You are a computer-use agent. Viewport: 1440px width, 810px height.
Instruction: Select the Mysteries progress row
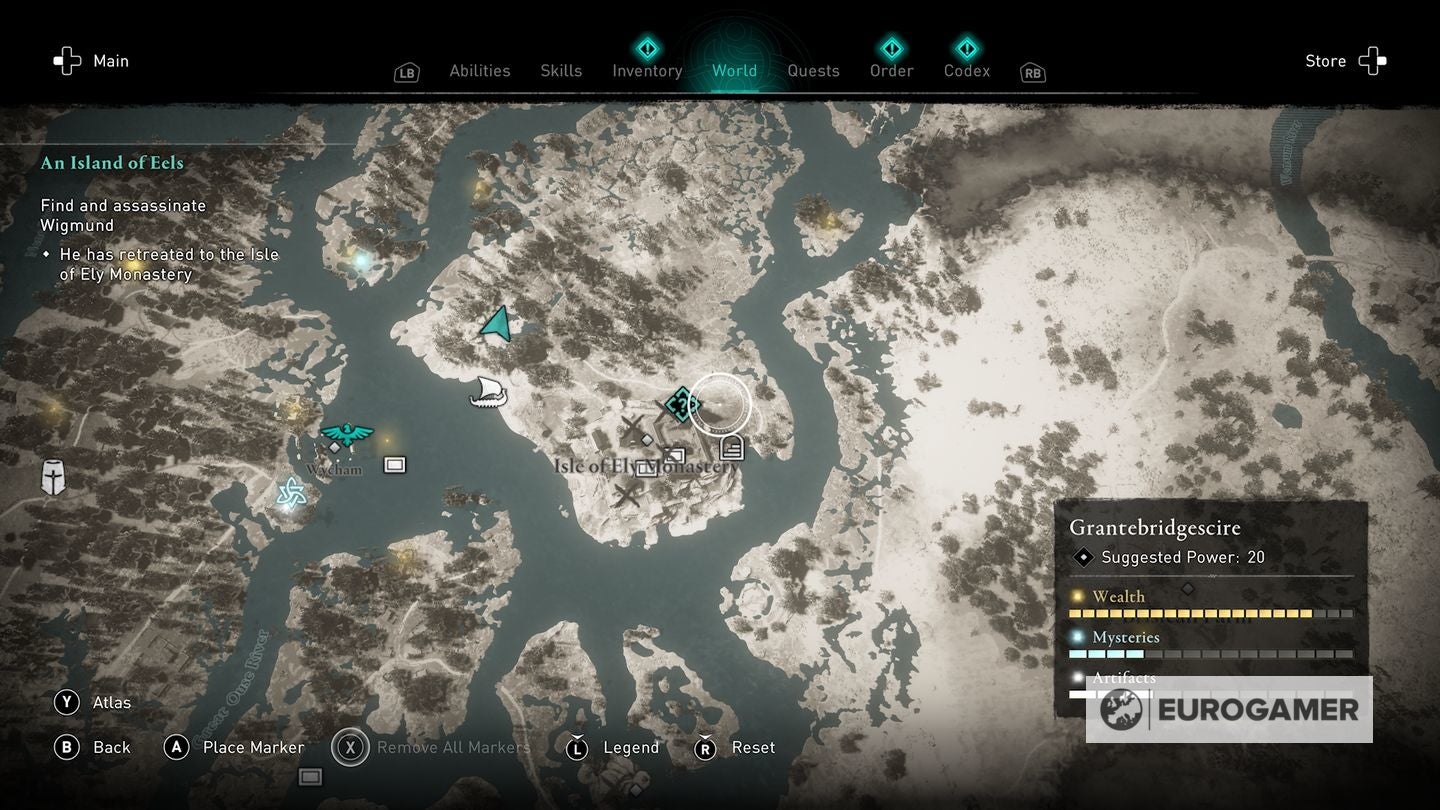tap(1210, 645)
